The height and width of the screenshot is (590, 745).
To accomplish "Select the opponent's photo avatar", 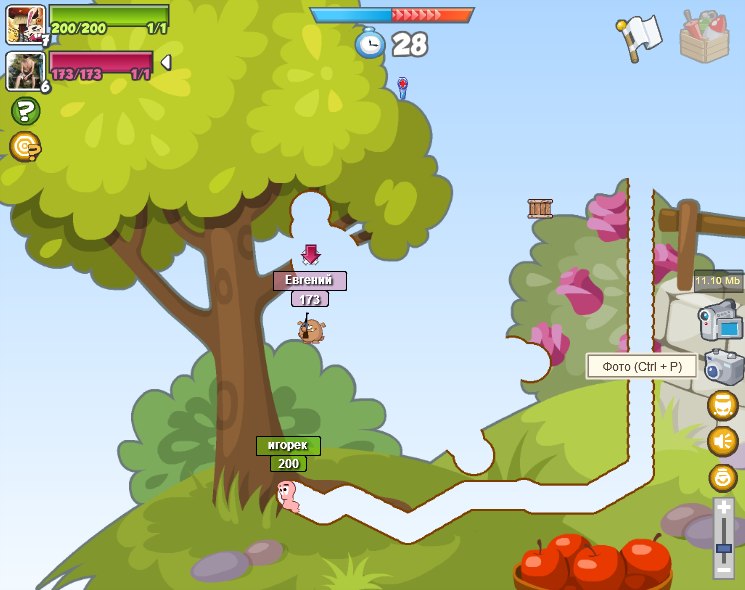I will (24, 70).
